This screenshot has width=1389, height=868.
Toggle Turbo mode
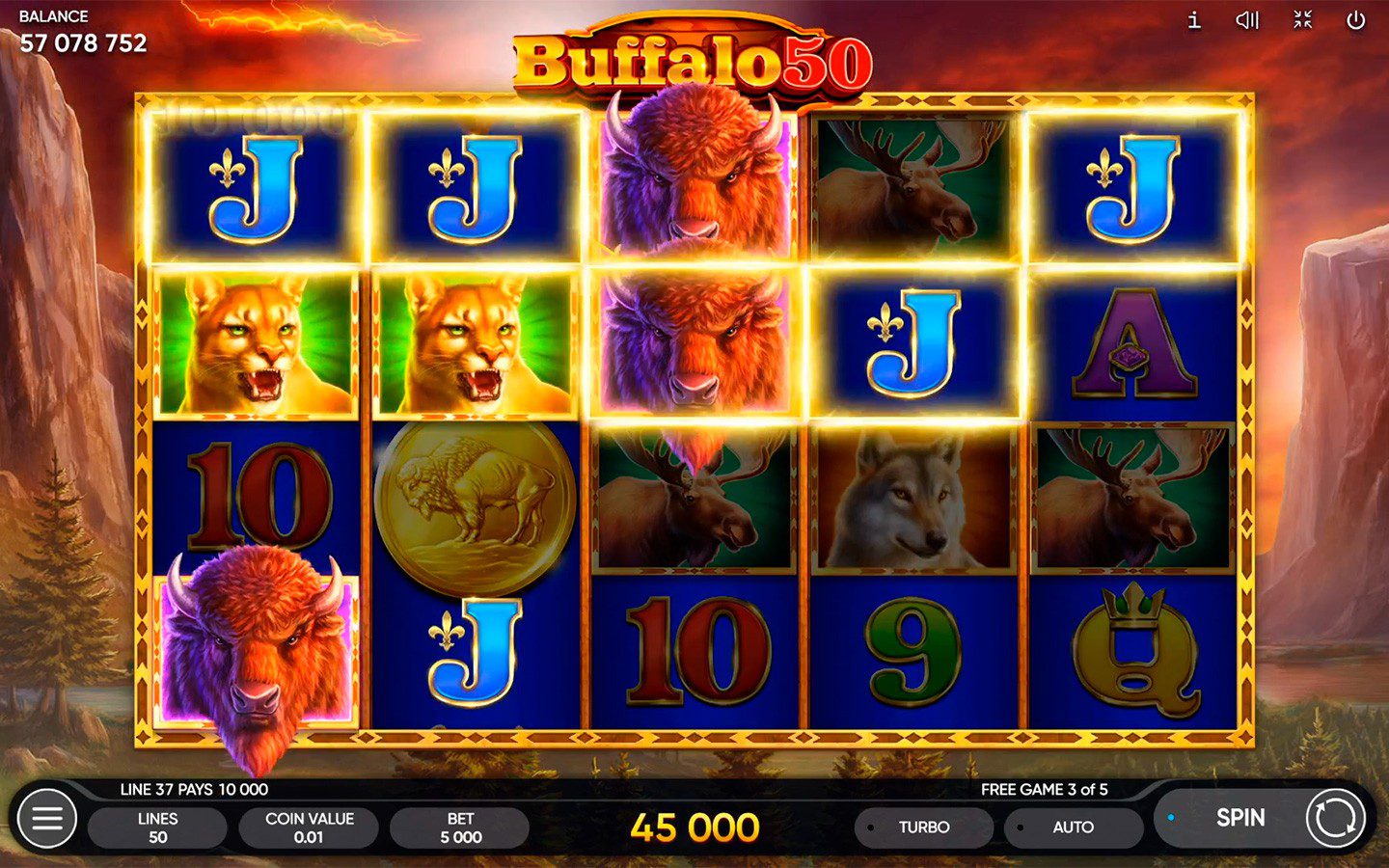pos(923,827)
